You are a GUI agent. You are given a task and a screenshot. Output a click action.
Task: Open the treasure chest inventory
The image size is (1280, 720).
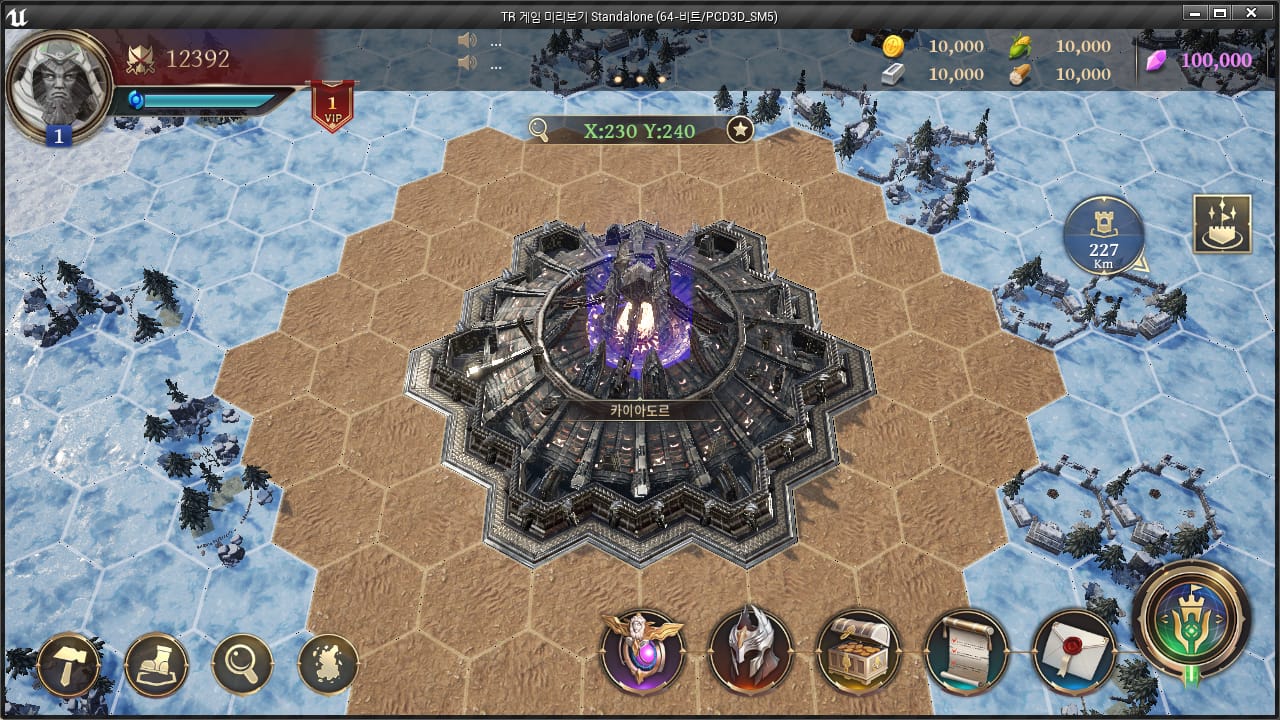click(x=858, y=651)
